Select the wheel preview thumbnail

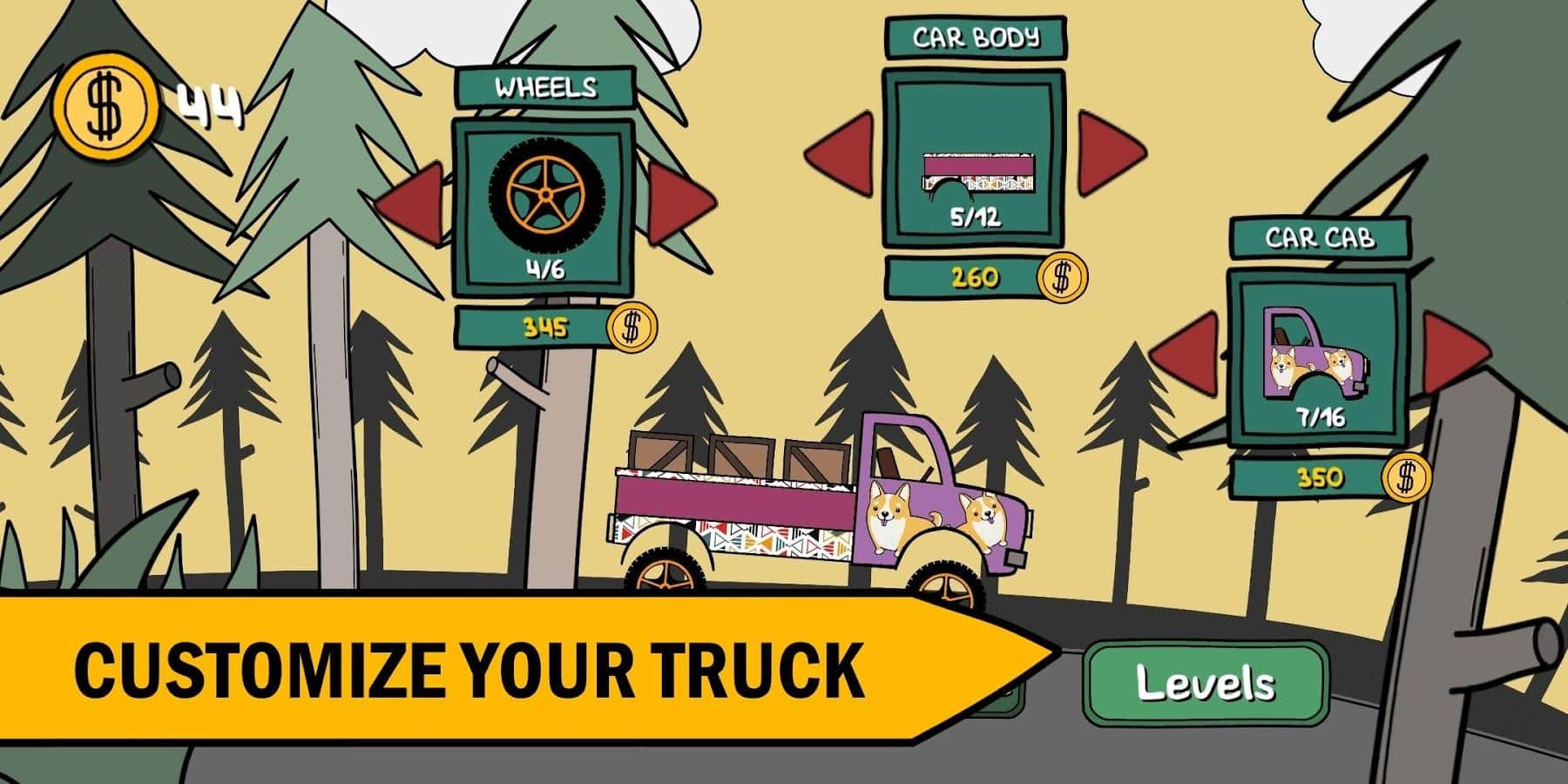(544, 192)
